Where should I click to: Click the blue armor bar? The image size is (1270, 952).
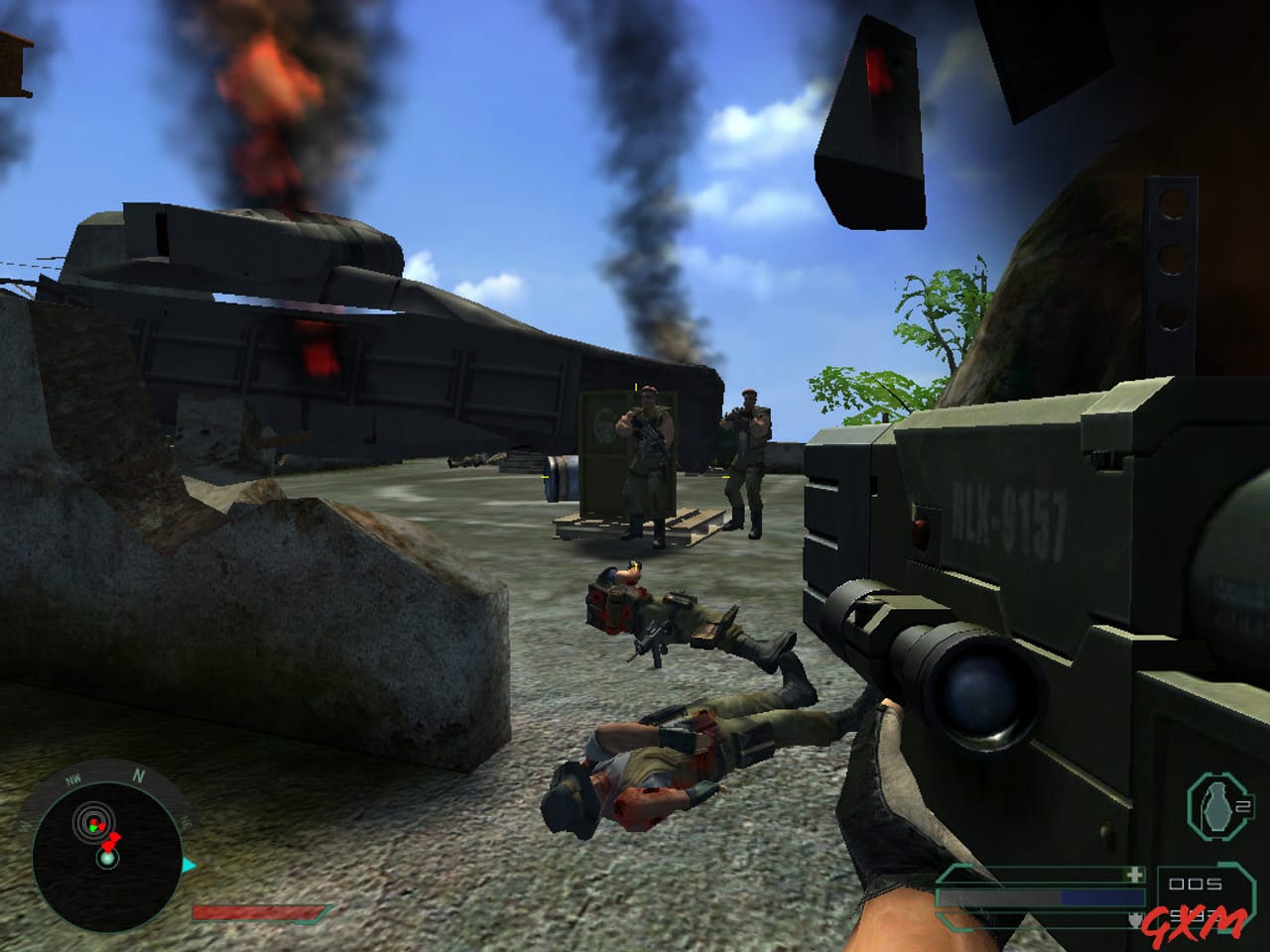point(1101,897)
